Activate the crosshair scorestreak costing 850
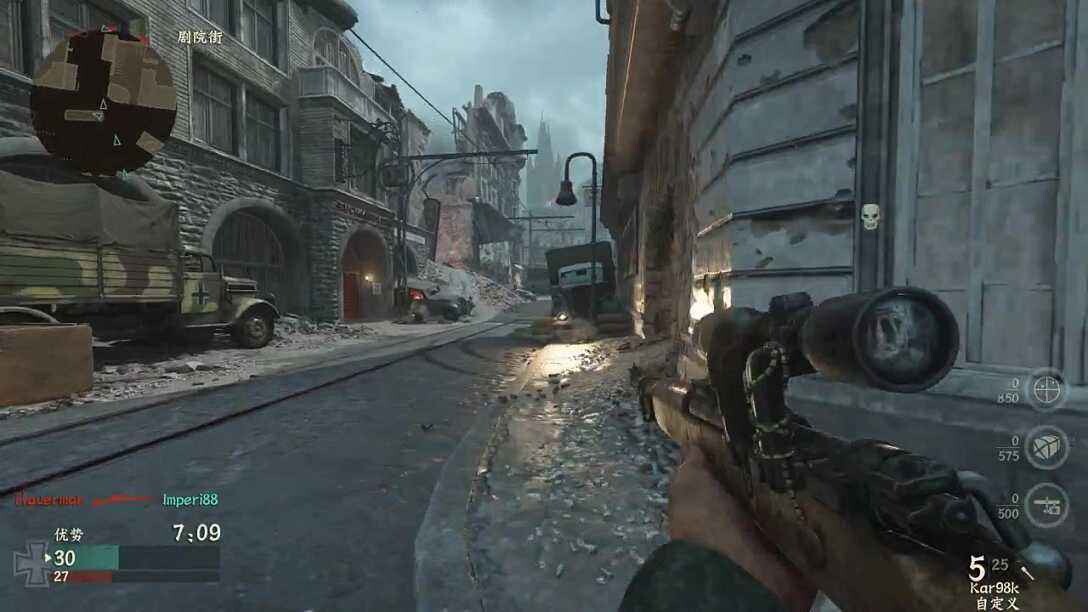Screen dimensions: 1088x612 click(x=1046, y=389)
